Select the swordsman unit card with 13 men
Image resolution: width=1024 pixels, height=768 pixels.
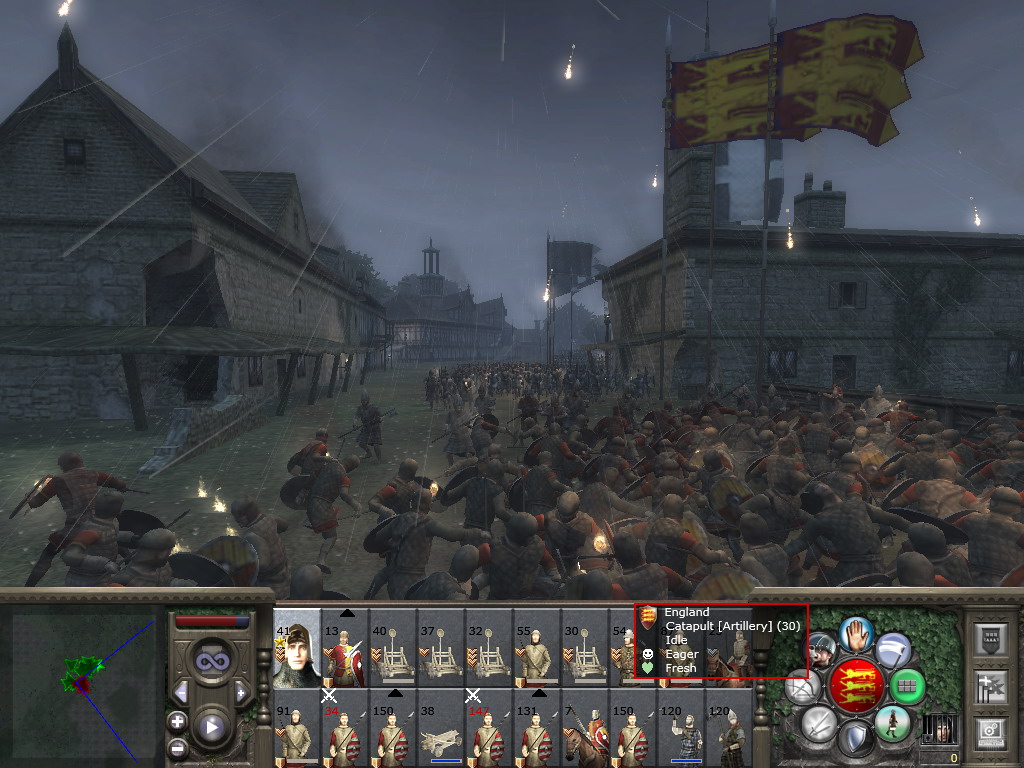point(345,650)
